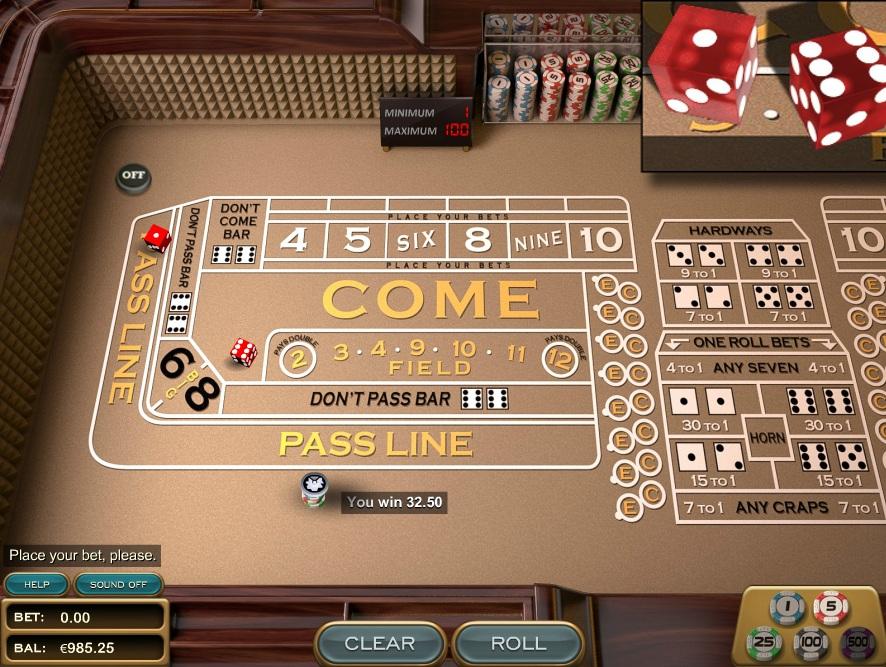This screenshot has width=886, height=667.
Task: Select the 1 value chip
Action: [x=787, y=607]
